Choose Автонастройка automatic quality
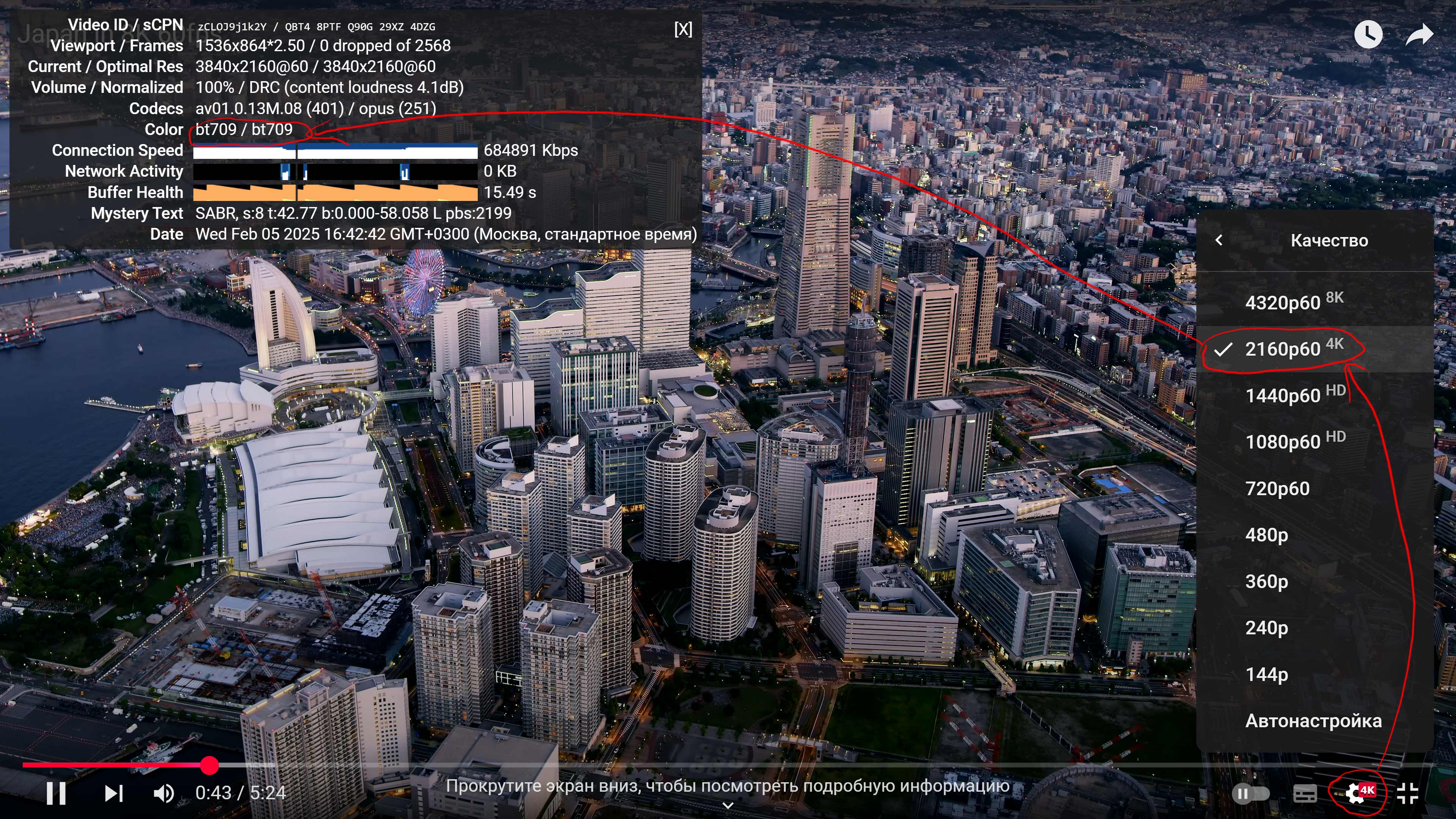The image size is (1456, 819). 1313,721
